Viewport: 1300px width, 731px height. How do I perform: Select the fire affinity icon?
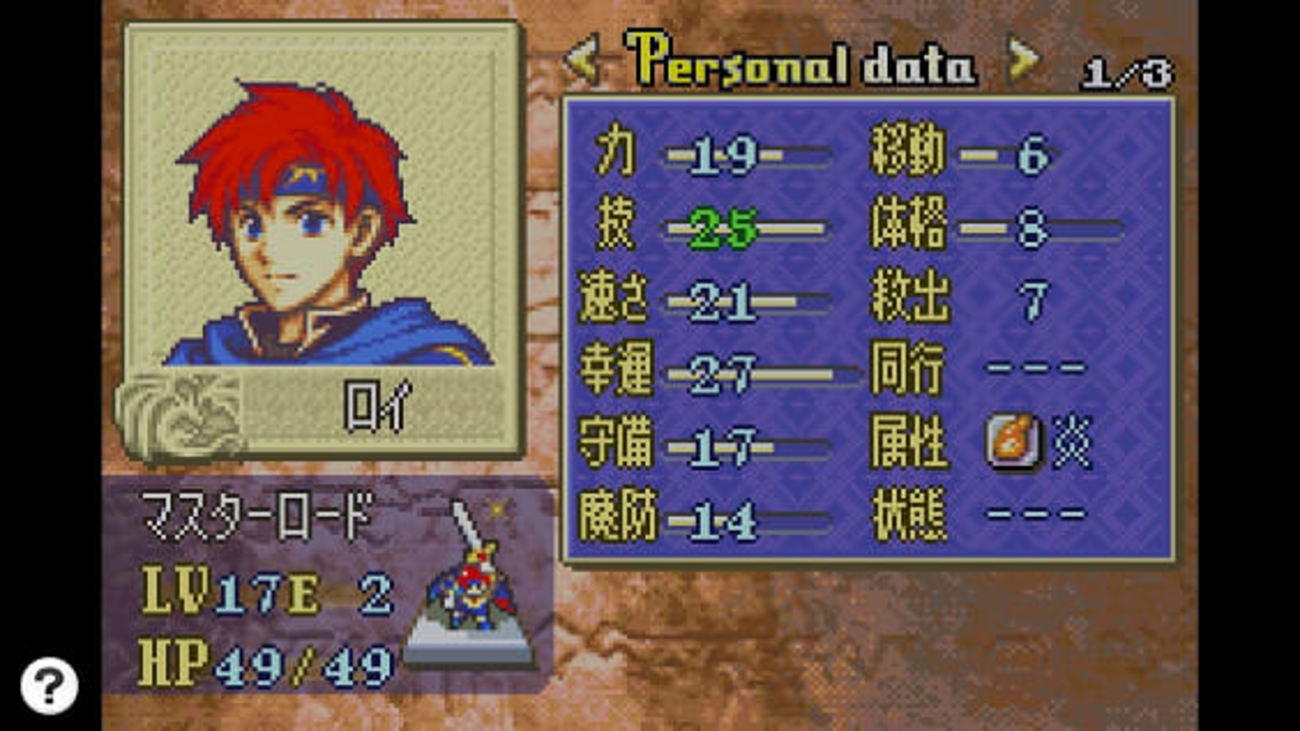[x=1012, y=441]
